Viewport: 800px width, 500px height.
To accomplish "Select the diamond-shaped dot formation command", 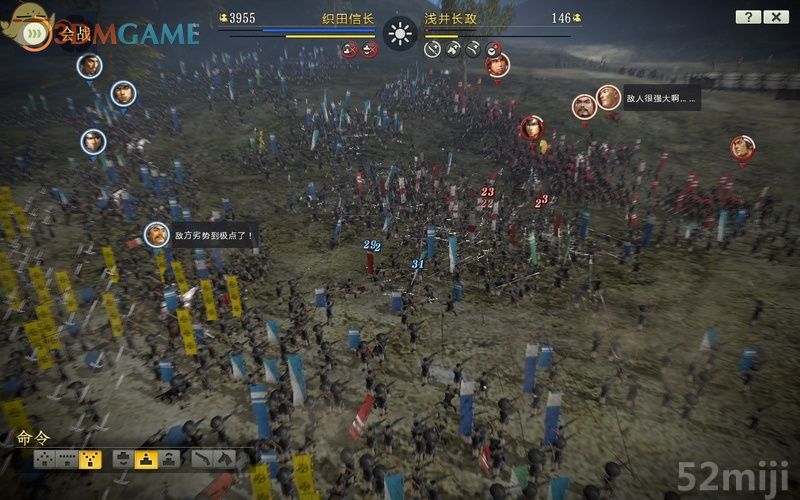I will tap(44, 459).
